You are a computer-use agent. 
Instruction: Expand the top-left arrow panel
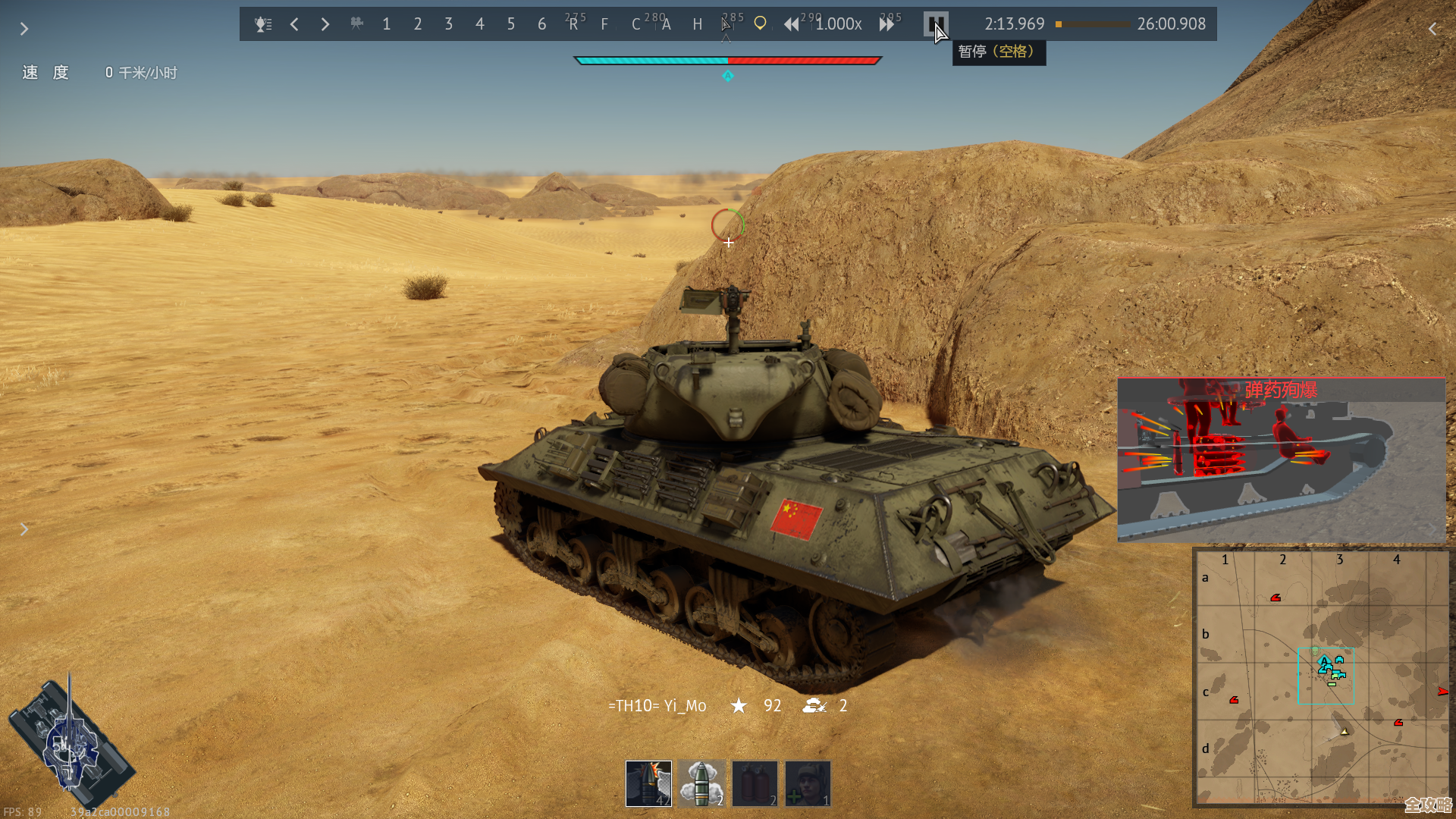[x=24, y=29]
